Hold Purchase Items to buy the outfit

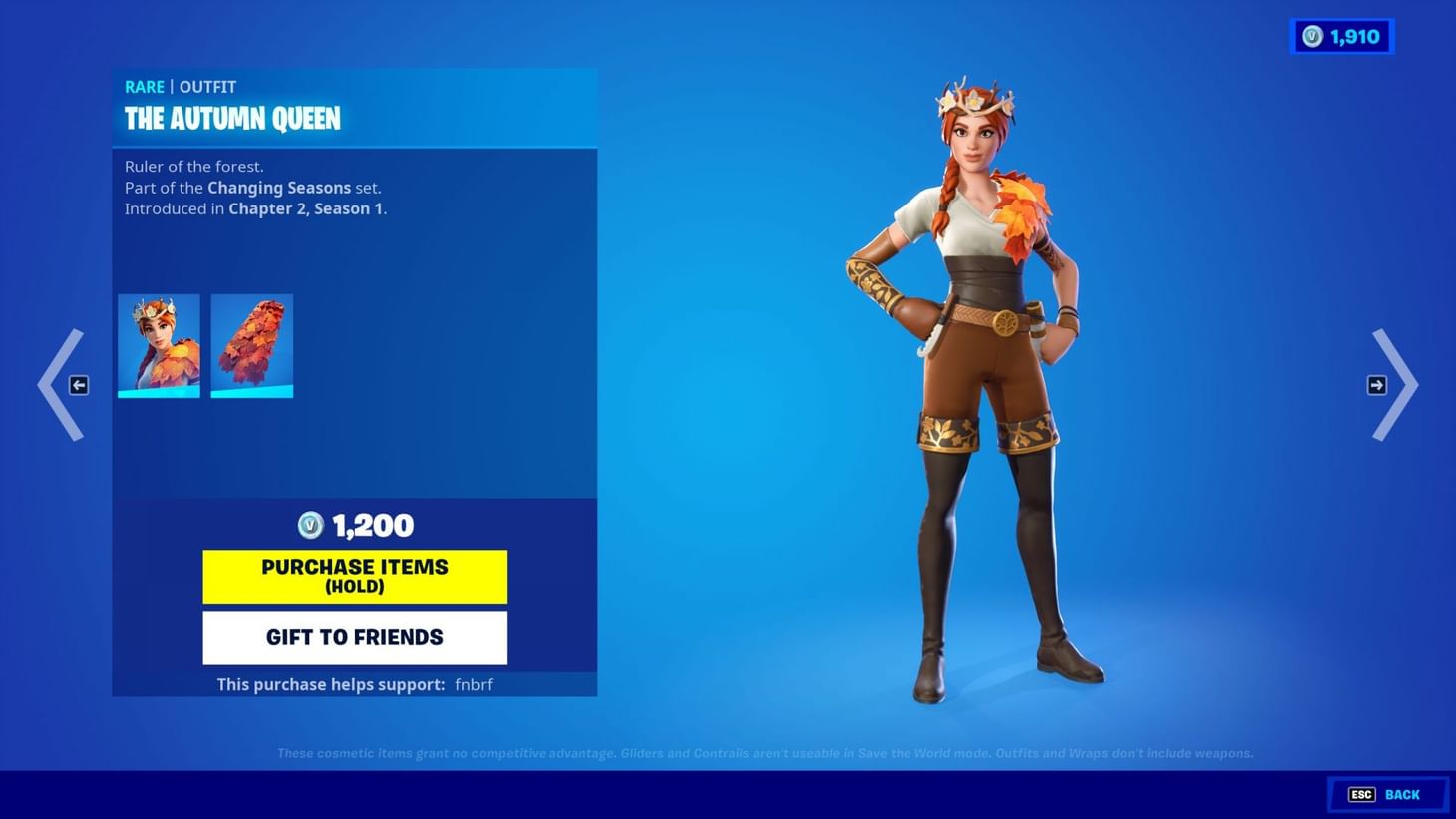coord(354,576)
